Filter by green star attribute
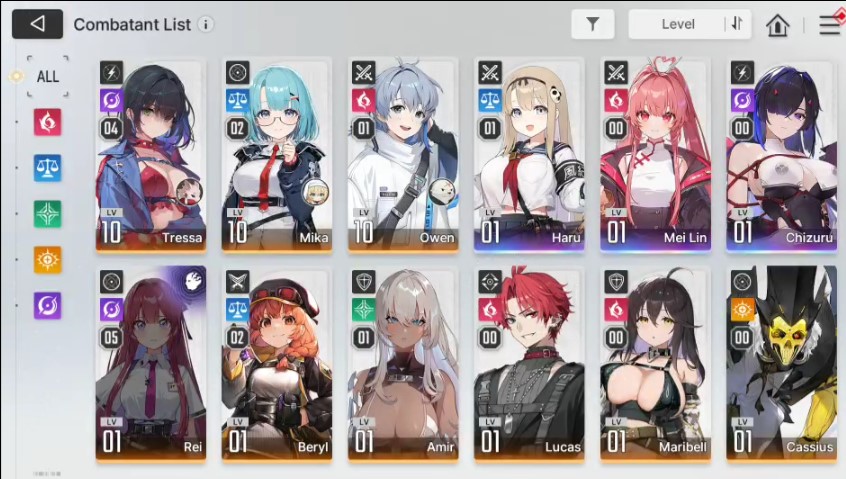Image resolution: width=846 pixels, height=479 pixels. (x=48, y=214)
